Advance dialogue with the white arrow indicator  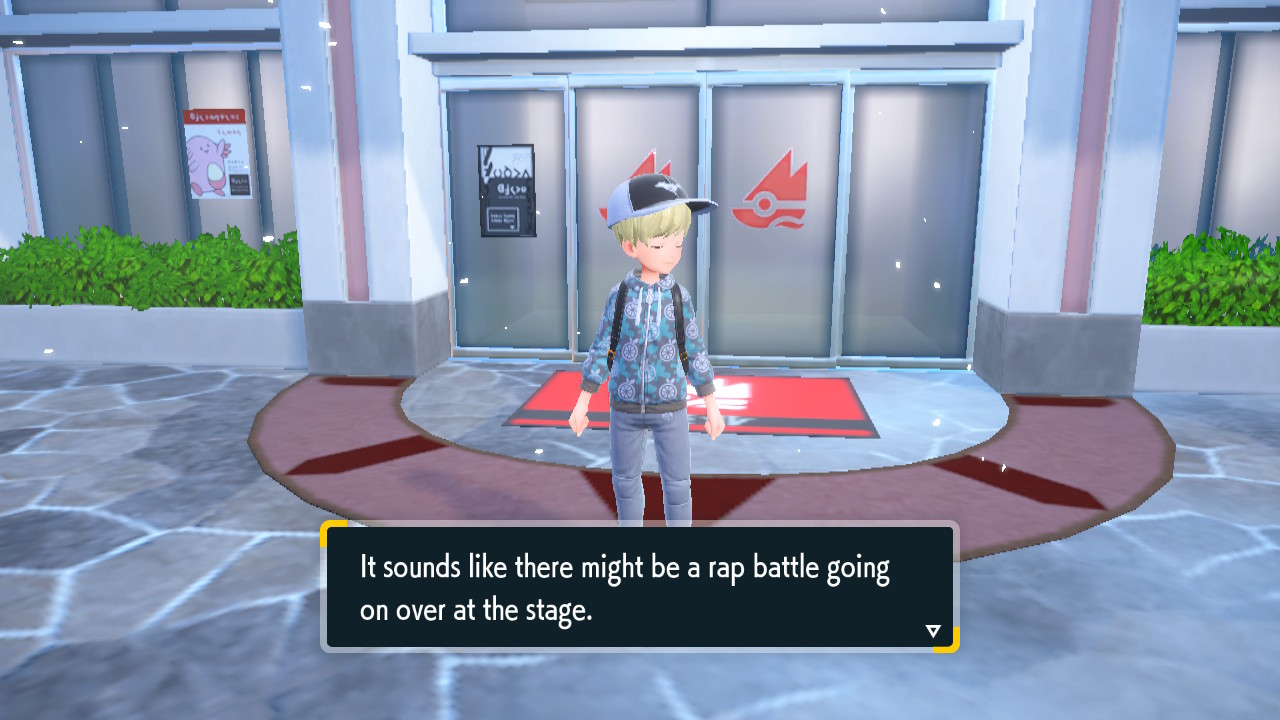933,631
